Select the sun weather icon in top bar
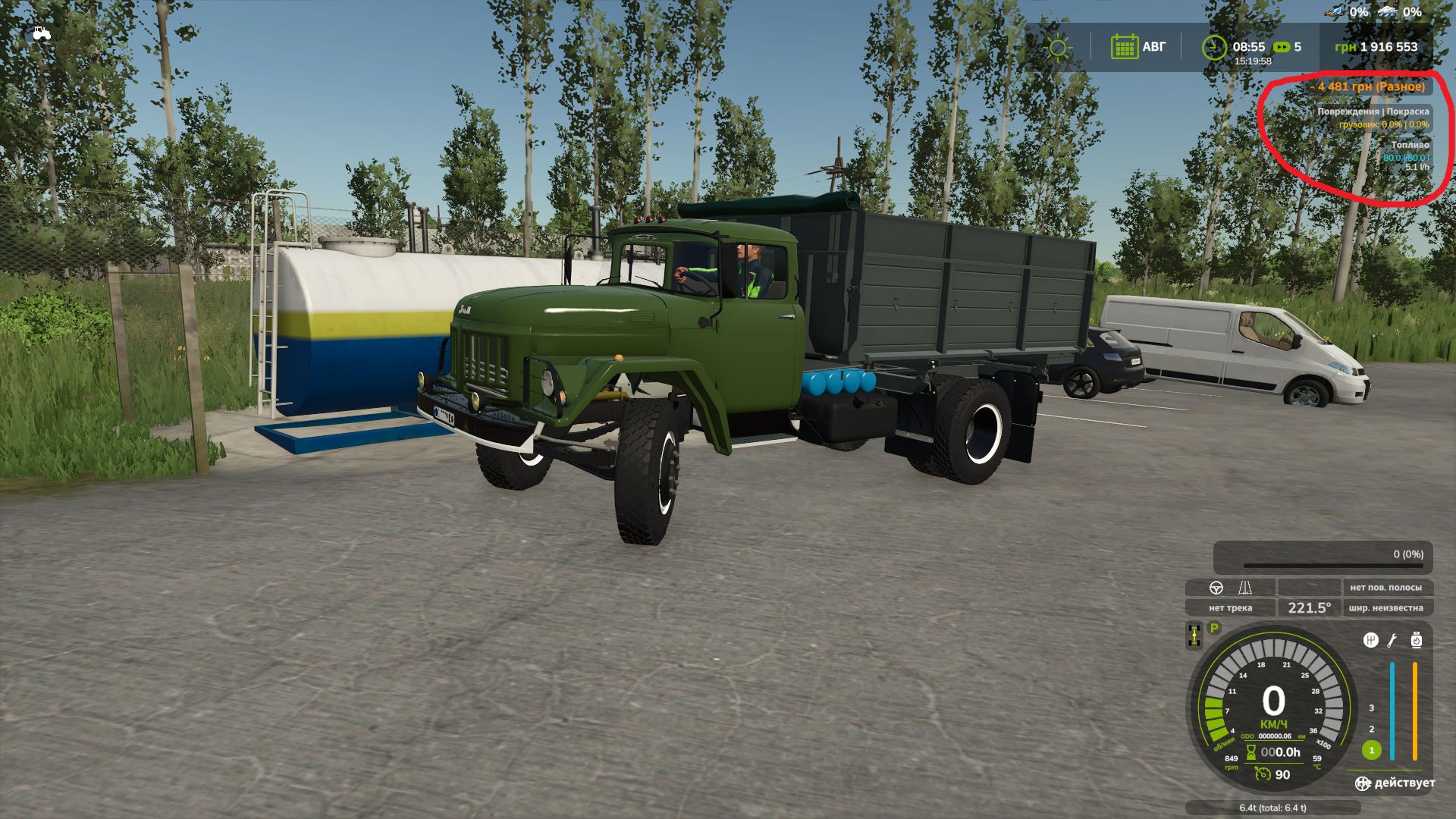The height and width of the screenshot is (819, 1456). (1058, 46)
